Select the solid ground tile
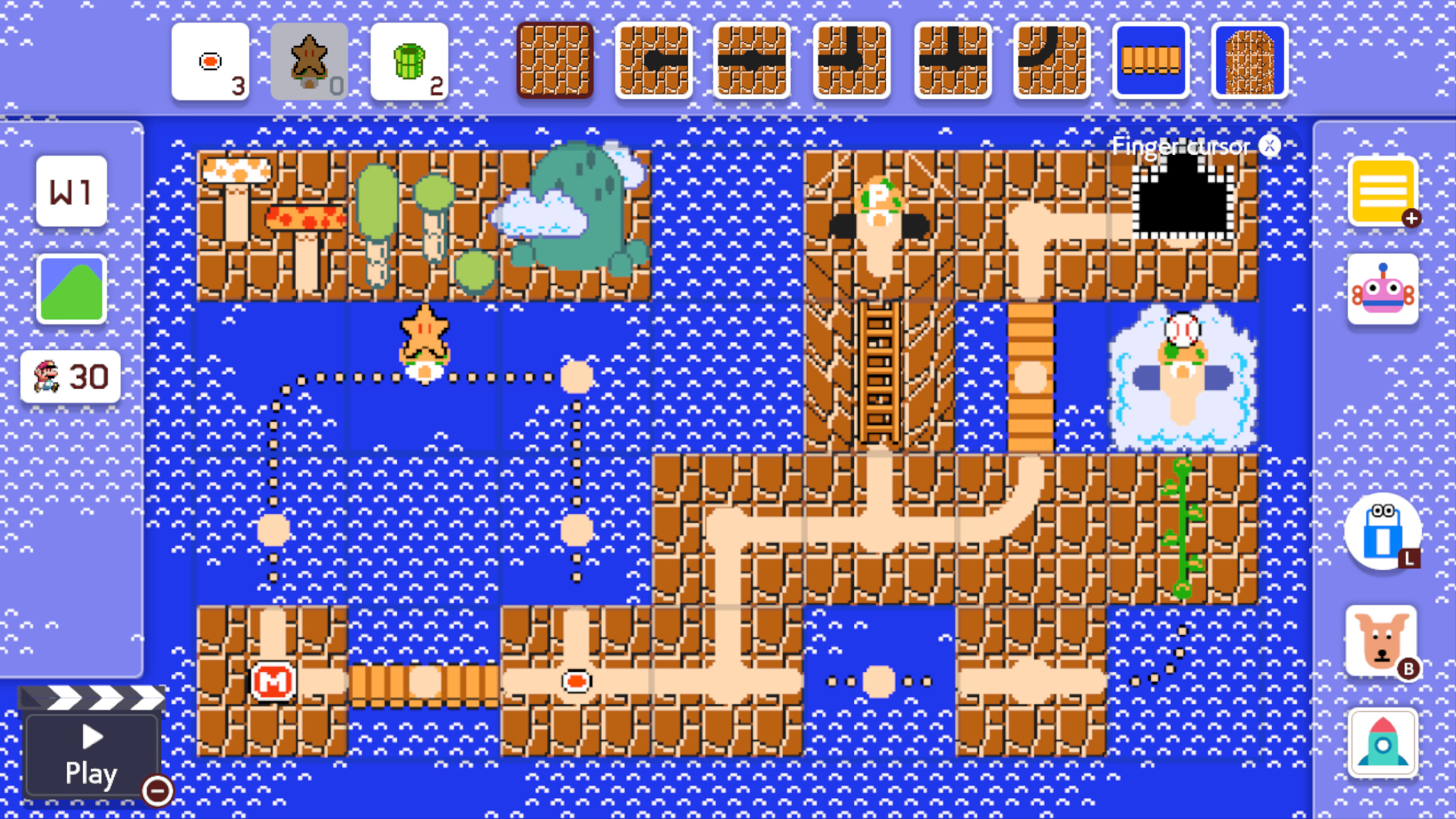This screenshot has height=819, width=1456. 555,61
